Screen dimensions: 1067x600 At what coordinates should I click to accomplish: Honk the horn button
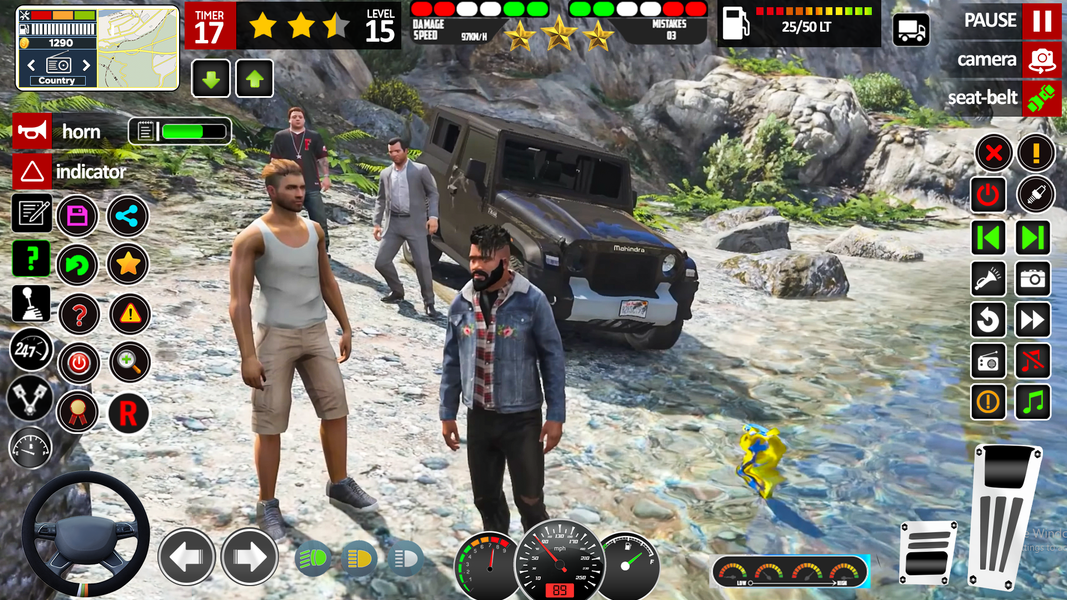pyautogui.click(x=32, y=131)
